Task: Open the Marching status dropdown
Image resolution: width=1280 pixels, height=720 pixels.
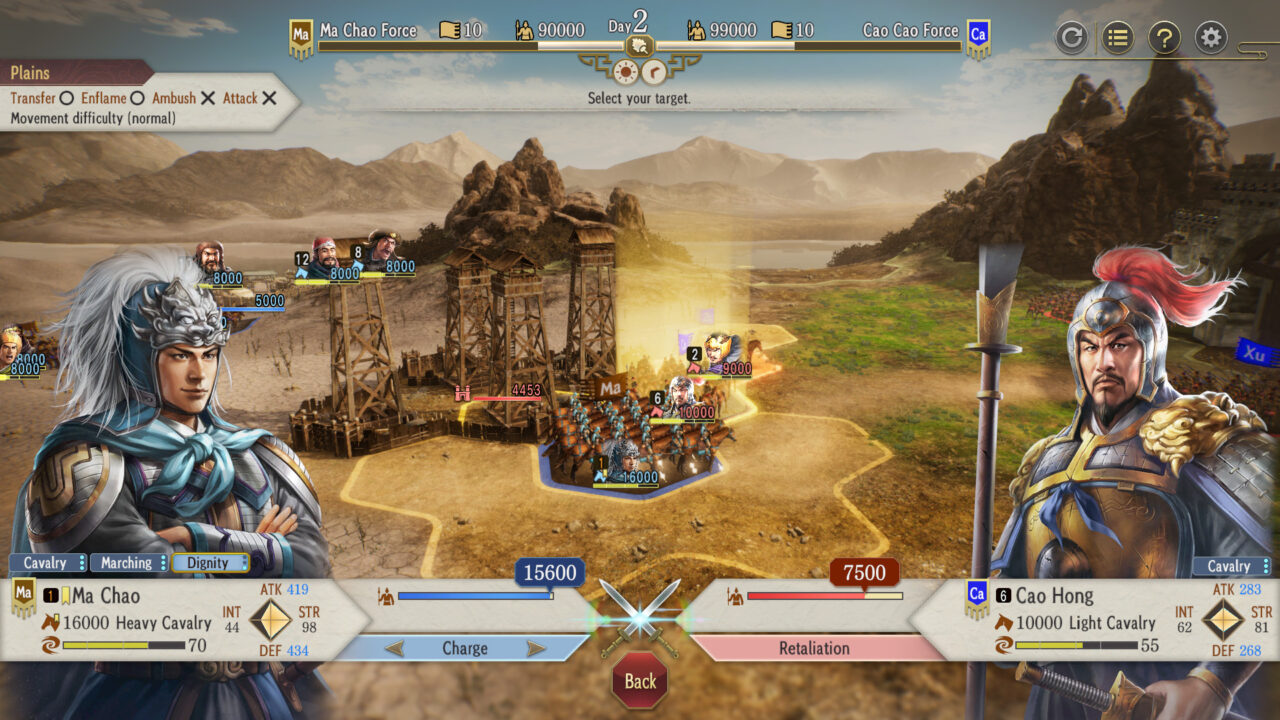Action: [x=128, y=563]
